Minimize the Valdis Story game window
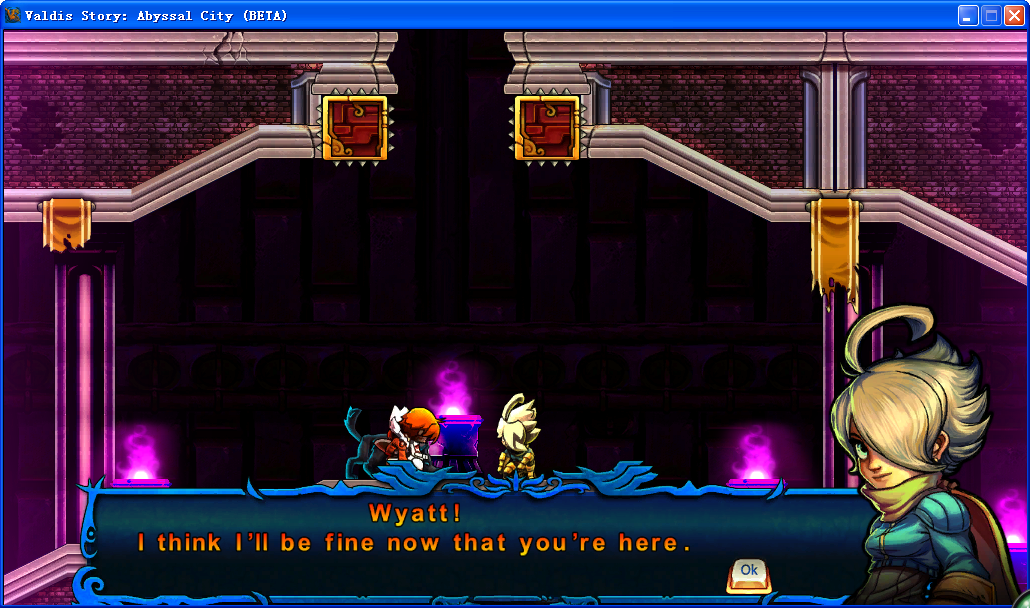The image size is (1030, 608). [x=968, y=15]
